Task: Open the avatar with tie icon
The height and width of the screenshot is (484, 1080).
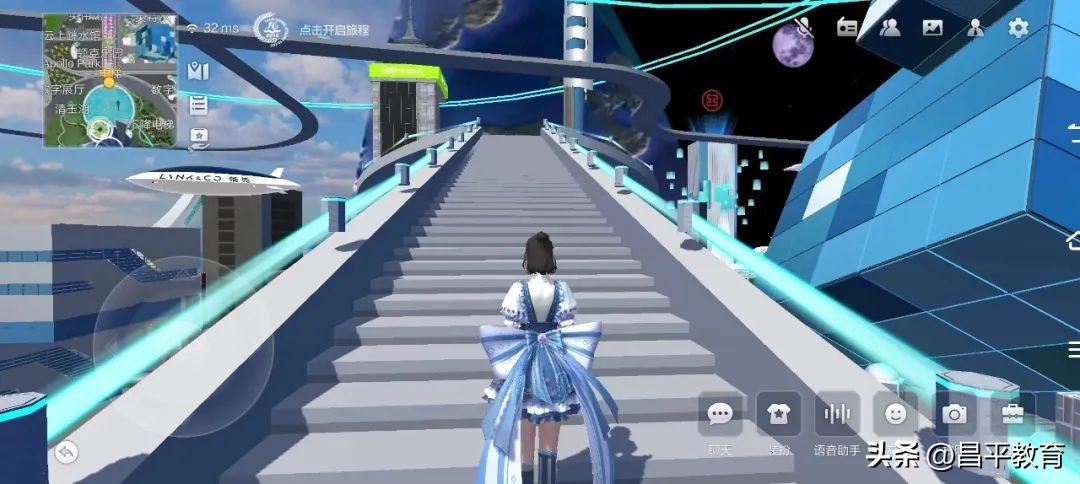Action: pyautogui.click(x=976, y=28)
